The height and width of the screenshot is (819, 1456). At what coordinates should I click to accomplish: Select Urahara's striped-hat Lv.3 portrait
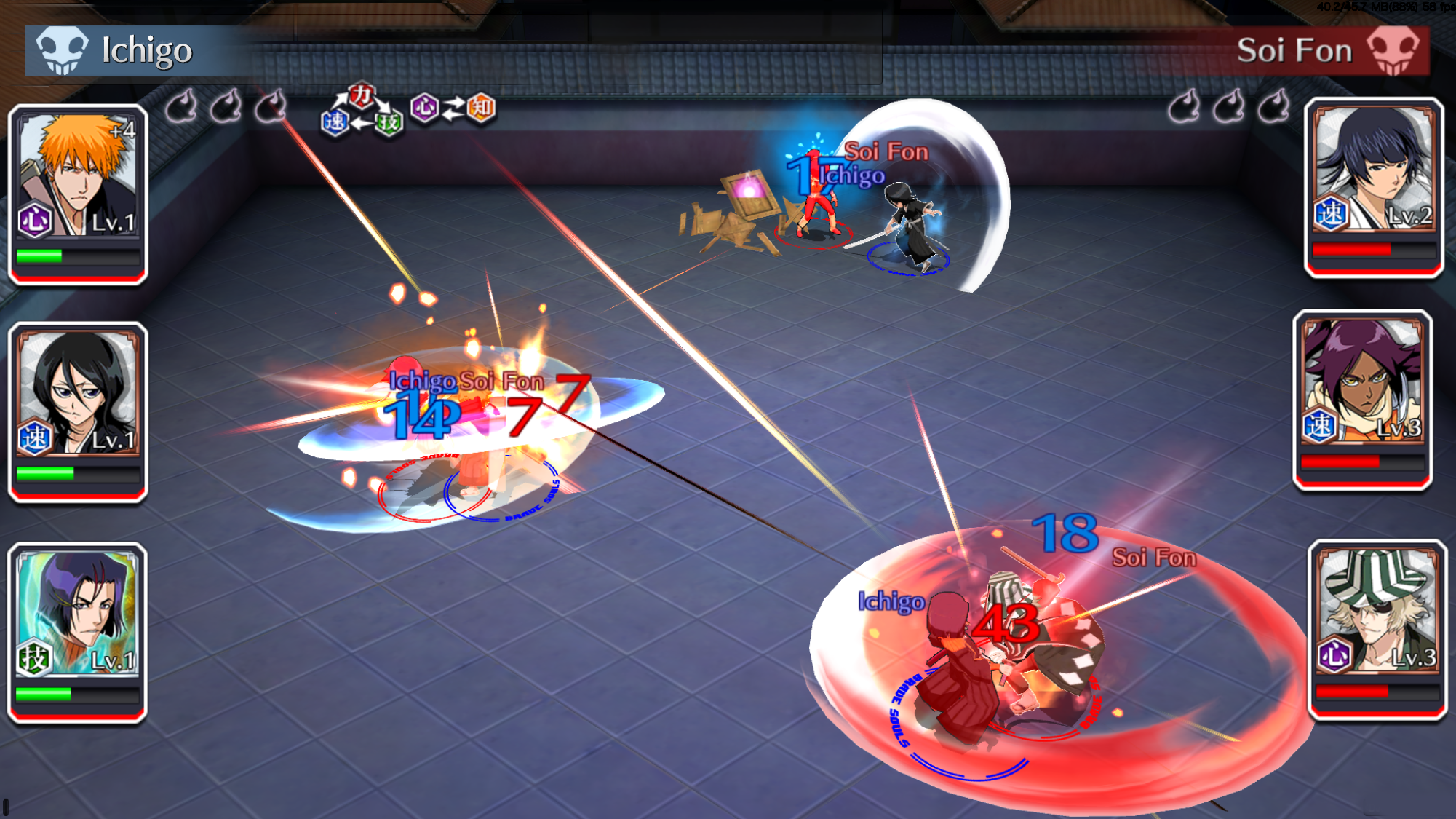1377,629
